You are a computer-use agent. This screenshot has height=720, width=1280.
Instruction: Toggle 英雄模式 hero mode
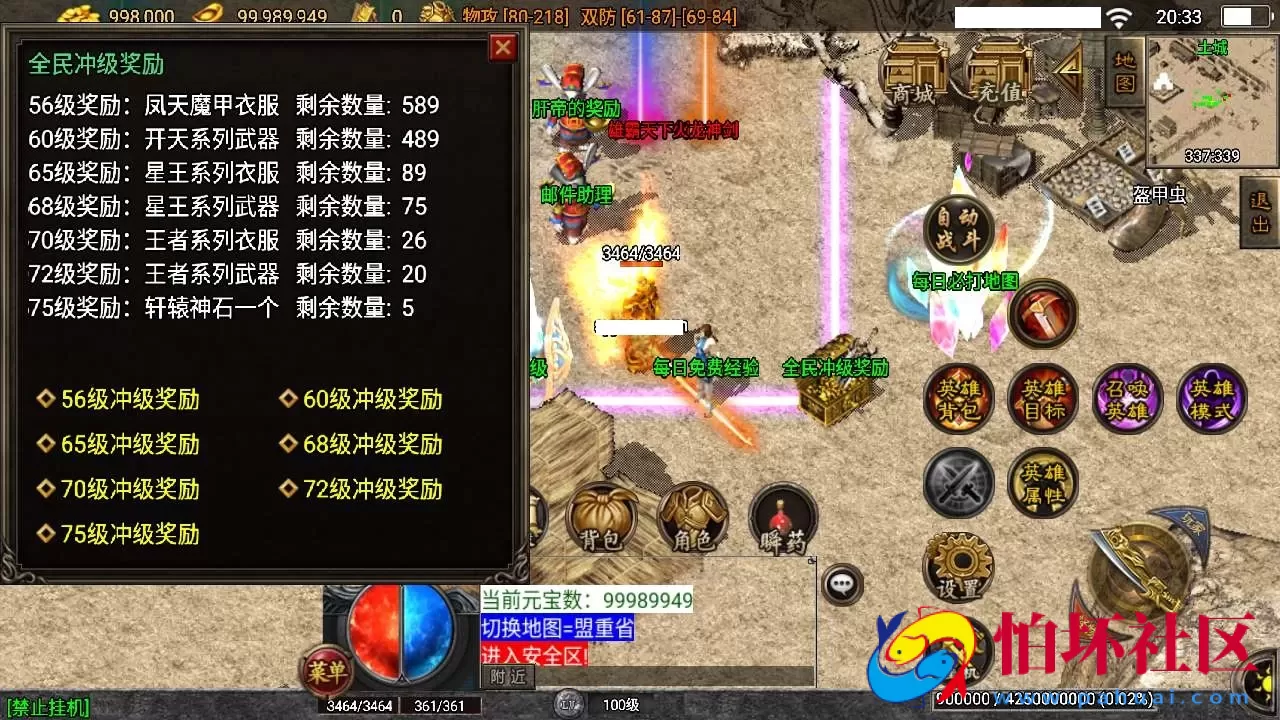point(1211,398)
